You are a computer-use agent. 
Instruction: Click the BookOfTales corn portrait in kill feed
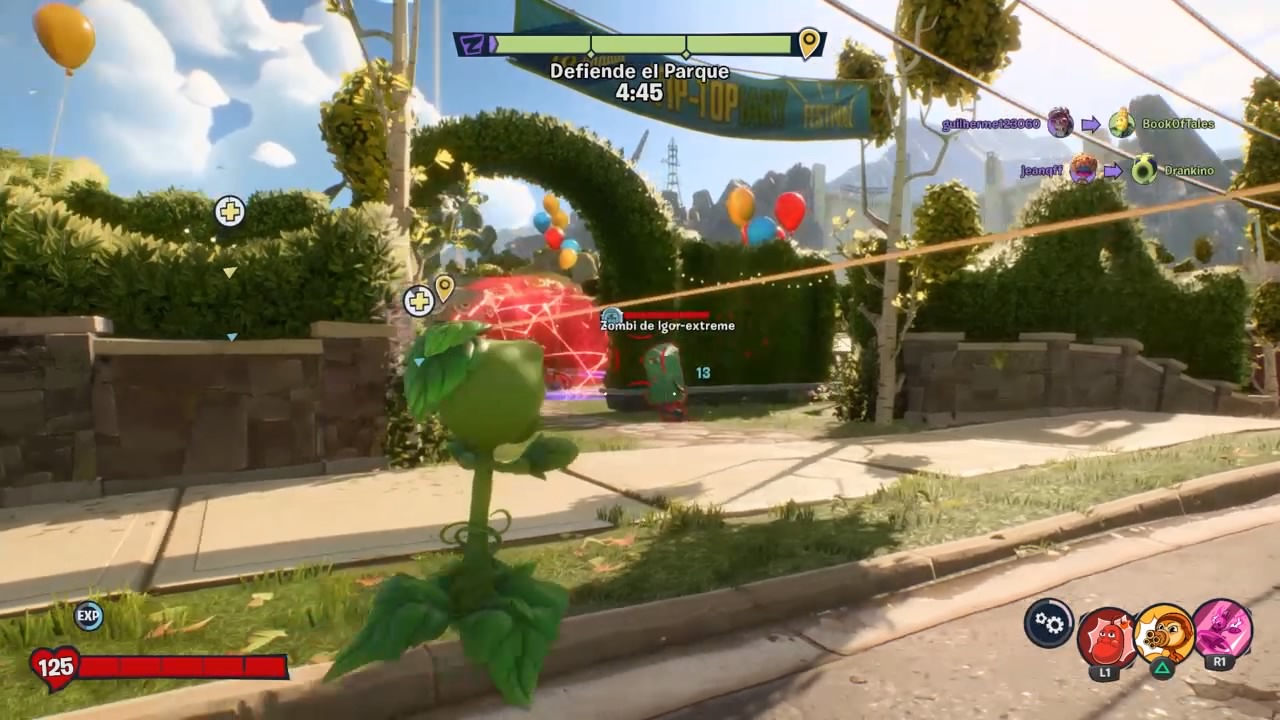click(1122, 123)
